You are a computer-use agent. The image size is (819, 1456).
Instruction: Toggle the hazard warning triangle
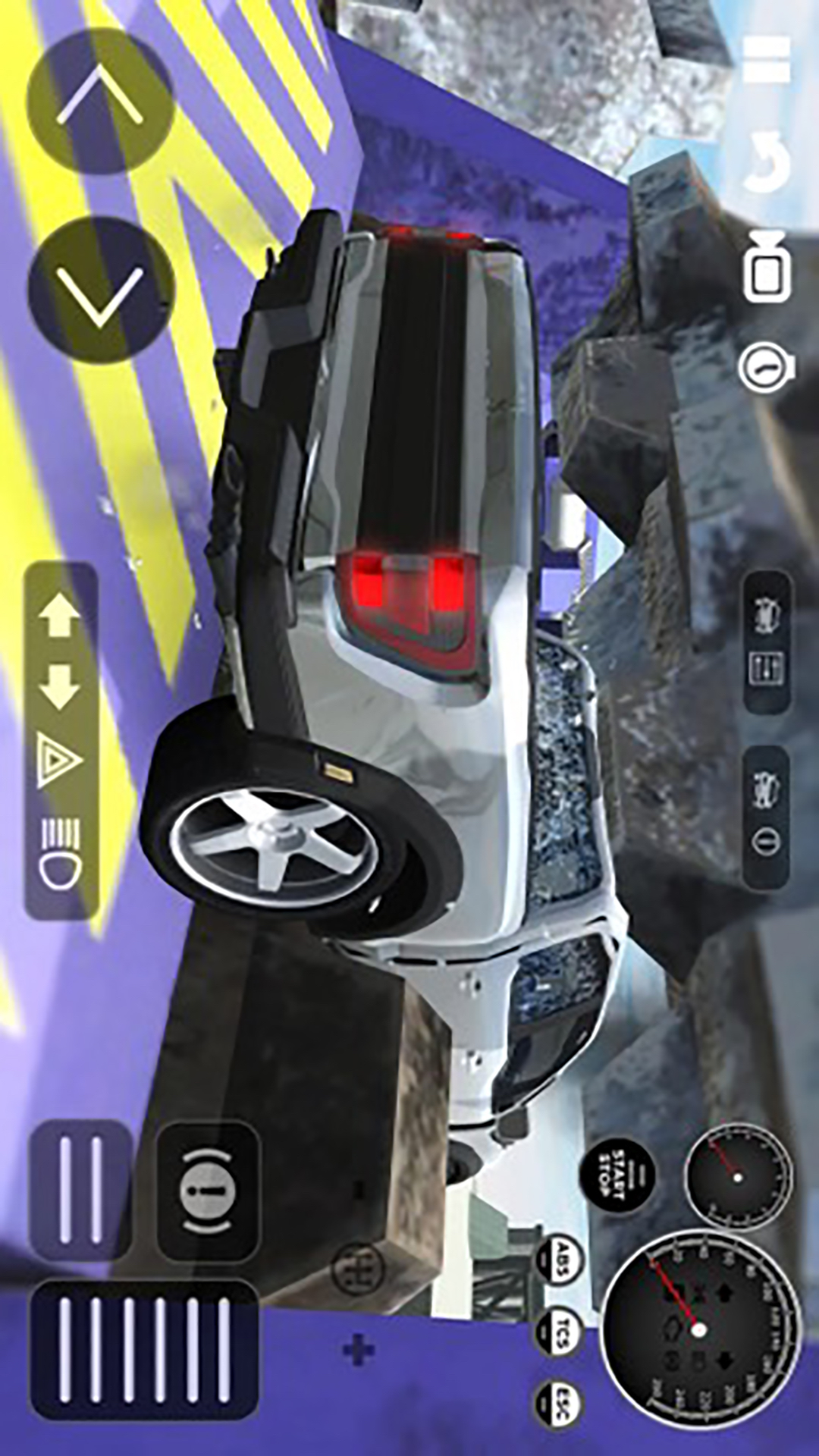61,759
